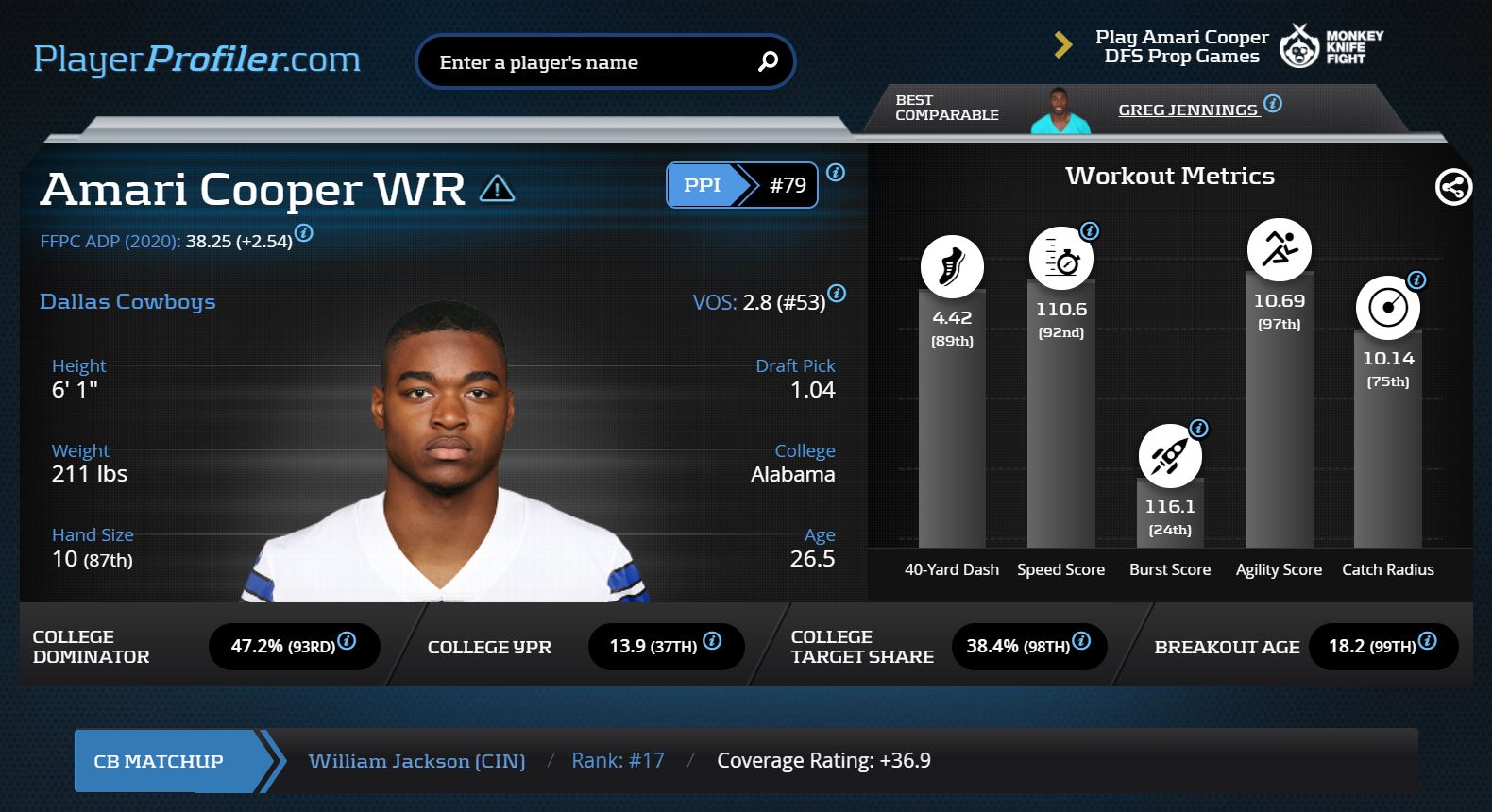Screen dimensions: 1492x812
Task: Click the warning triangle beside Amari Cooper WR
Action: (497, 189)
